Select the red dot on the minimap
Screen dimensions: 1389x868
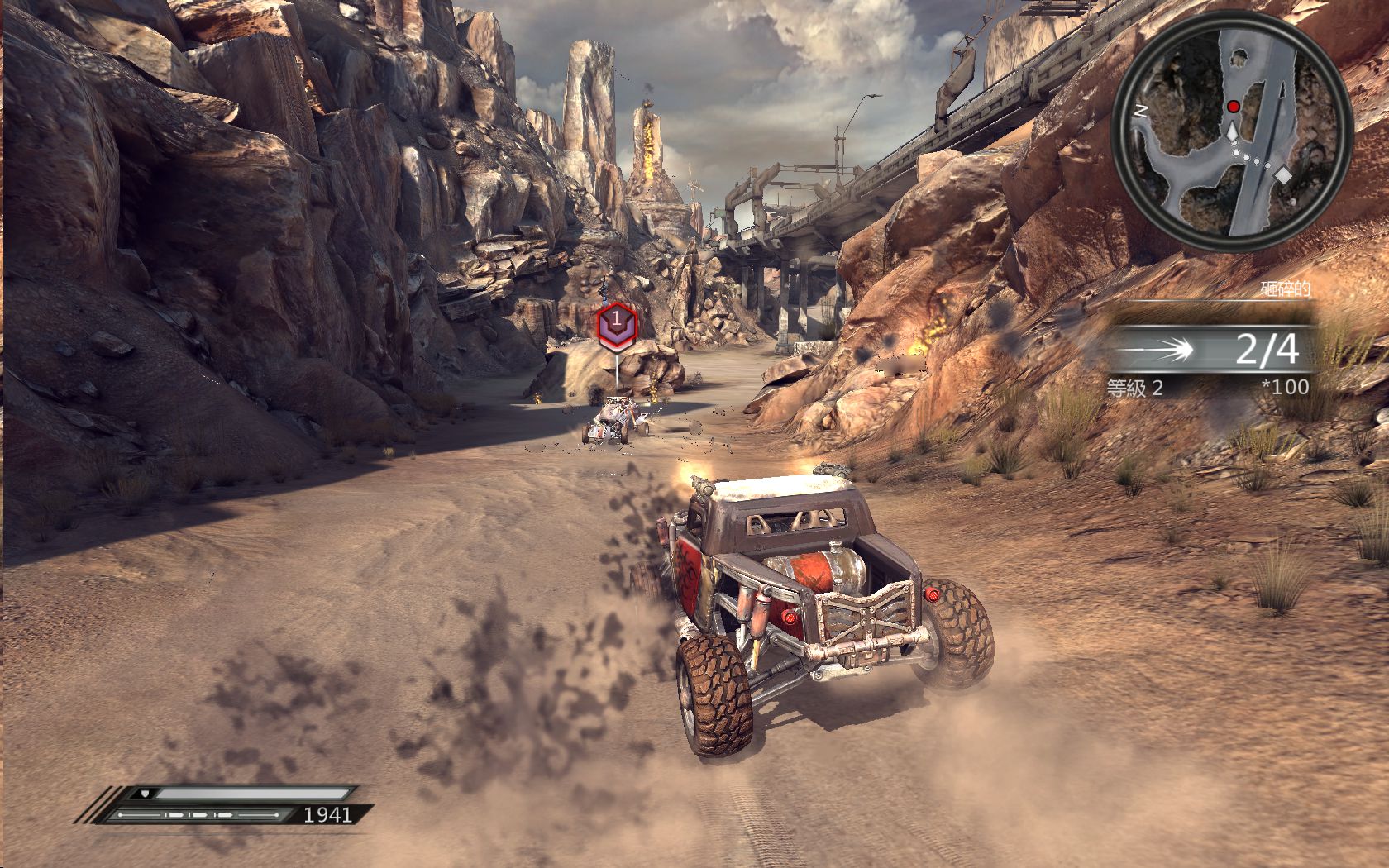click(1234, 106)
